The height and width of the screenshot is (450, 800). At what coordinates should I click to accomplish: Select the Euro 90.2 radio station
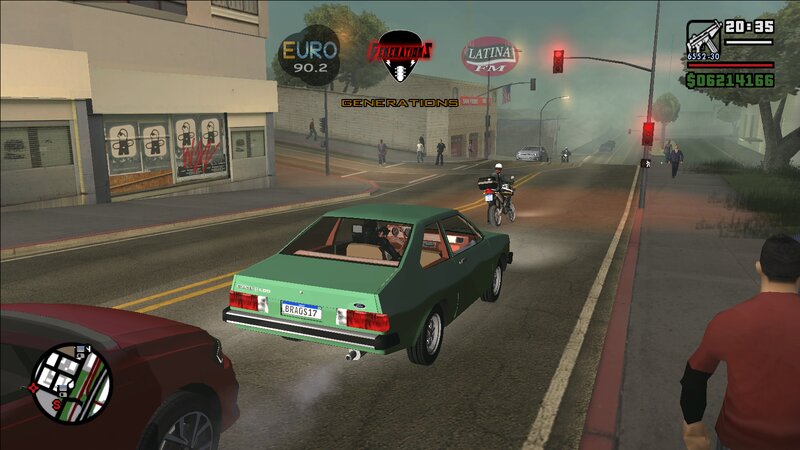click(x=309, y=52)
